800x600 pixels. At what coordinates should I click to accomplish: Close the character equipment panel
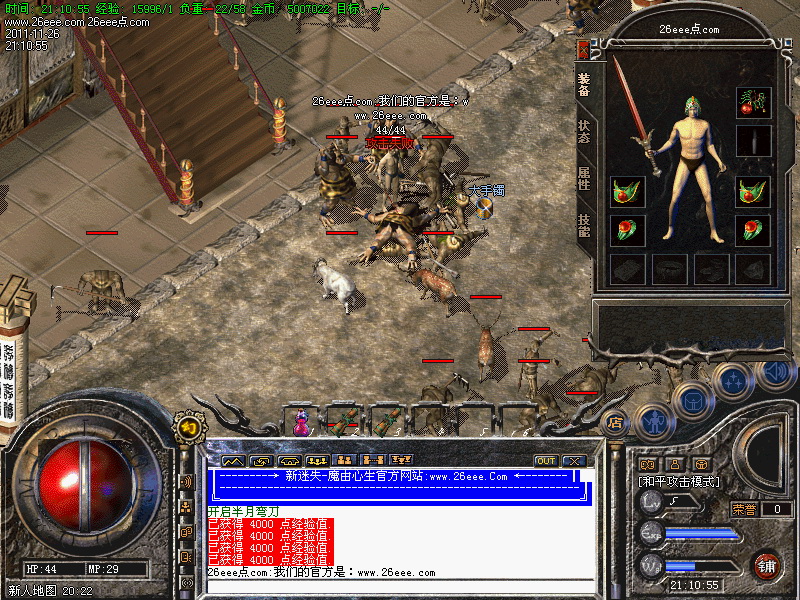tap(583, 49)
